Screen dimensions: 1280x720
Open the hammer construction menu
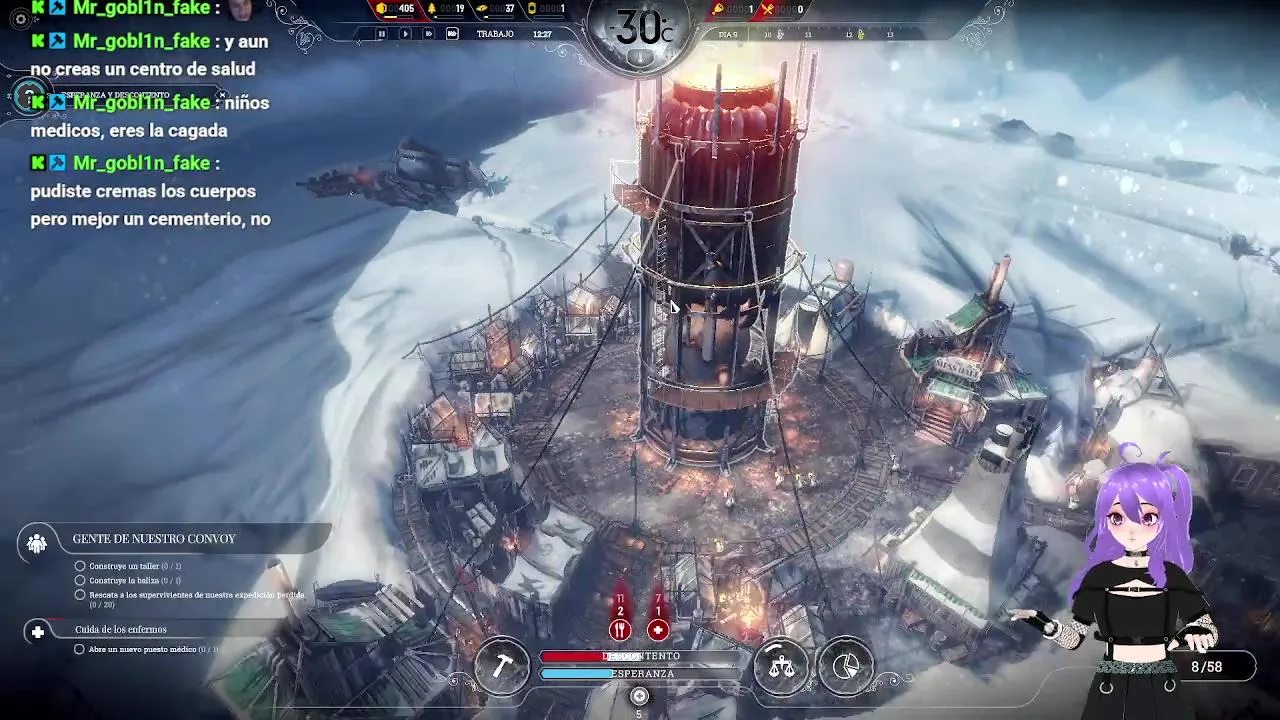click(x=502, y=665)
